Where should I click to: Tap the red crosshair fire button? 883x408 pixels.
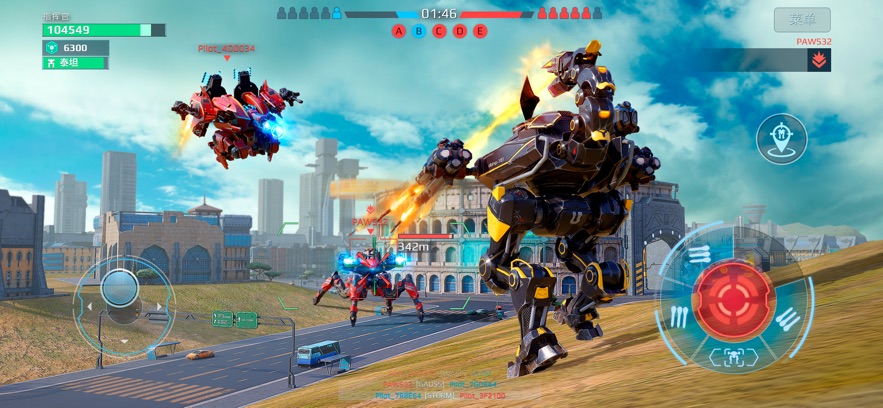coord(734,299)
